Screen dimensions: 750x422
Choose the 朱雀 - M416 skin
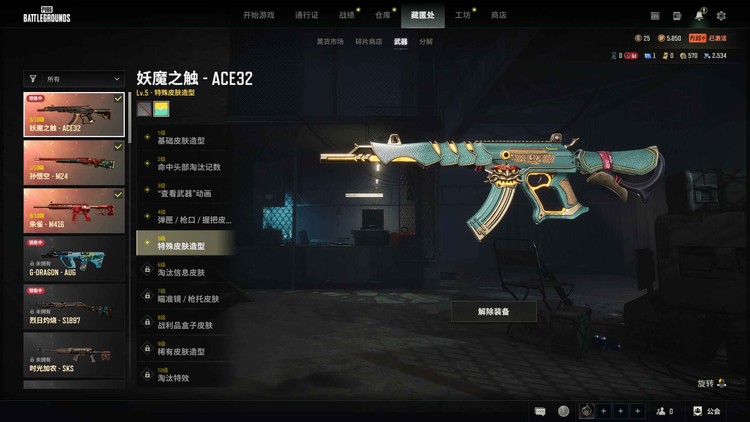point(74,209)
